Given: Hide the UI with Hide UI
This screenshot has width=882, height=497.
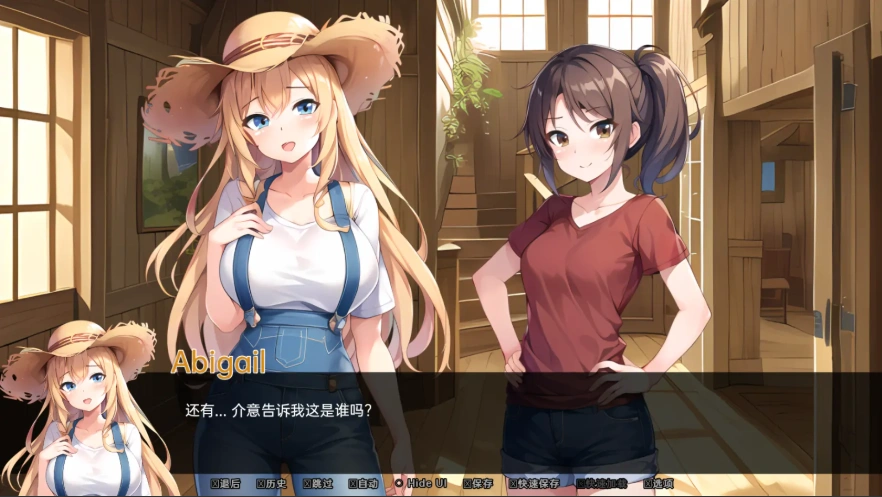Looking at the screenshot, I should point(420,483).
